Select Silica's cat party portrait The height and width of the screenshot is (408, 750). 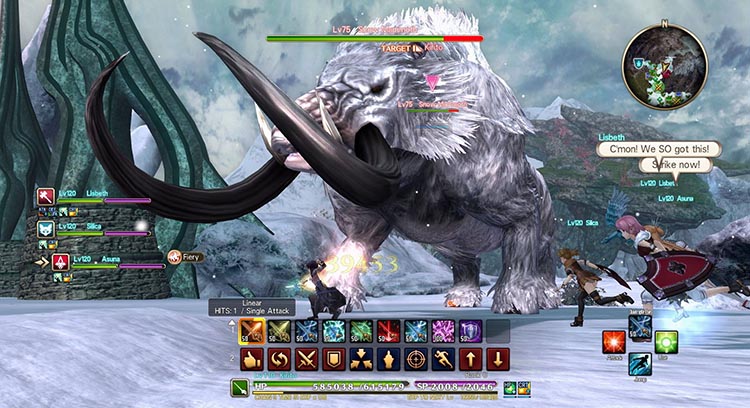click(45, 229)
